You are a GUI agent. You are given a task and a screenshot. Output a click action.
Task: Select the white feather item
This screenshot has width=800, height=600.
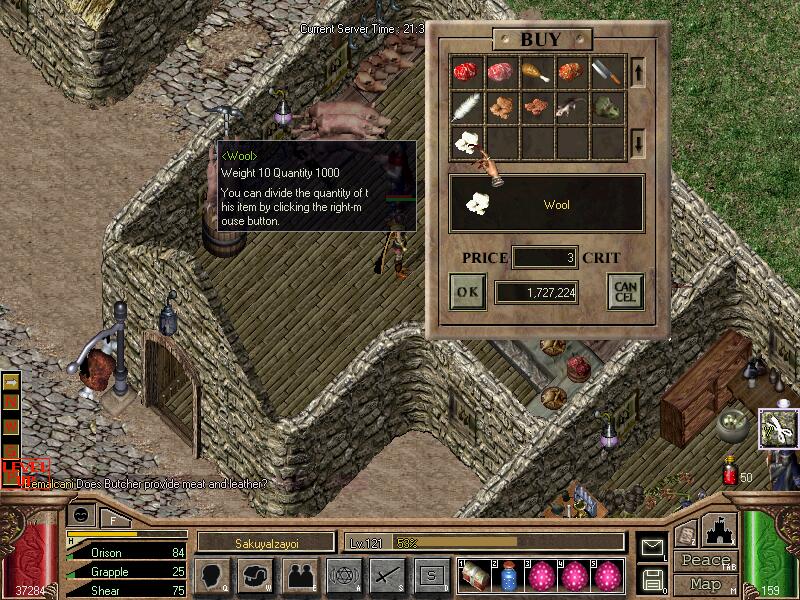[466, 107]
